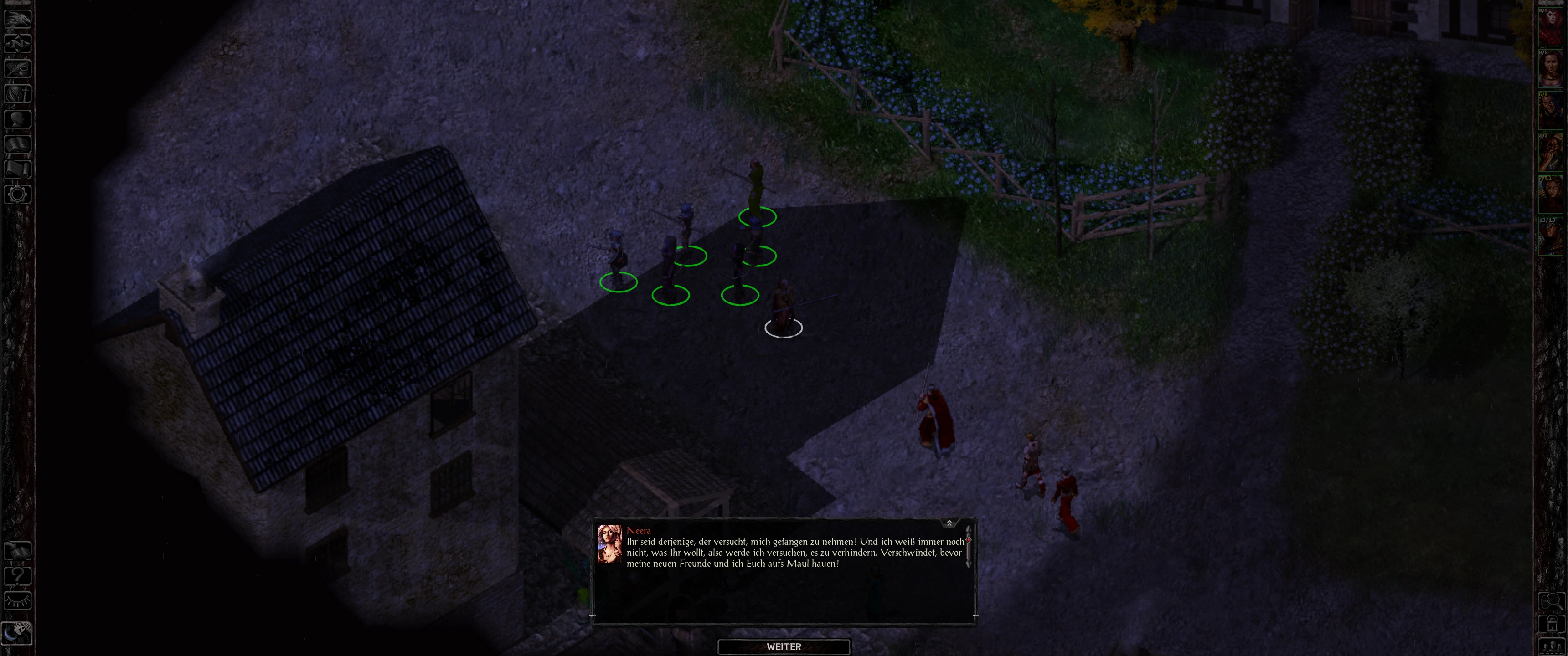Screen dimensions: 1568x656
Task: Expand the dialogue box with the arrow tab
Action: click(949, 523)
